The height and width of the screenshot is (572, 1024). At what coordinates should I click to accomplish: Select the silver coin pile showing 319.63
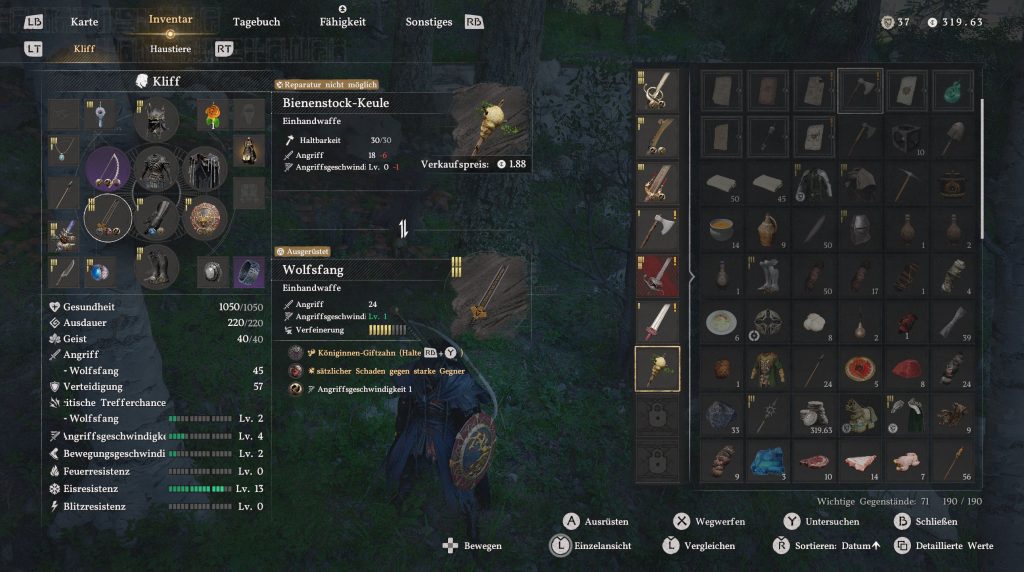click(x=813, y=413)
